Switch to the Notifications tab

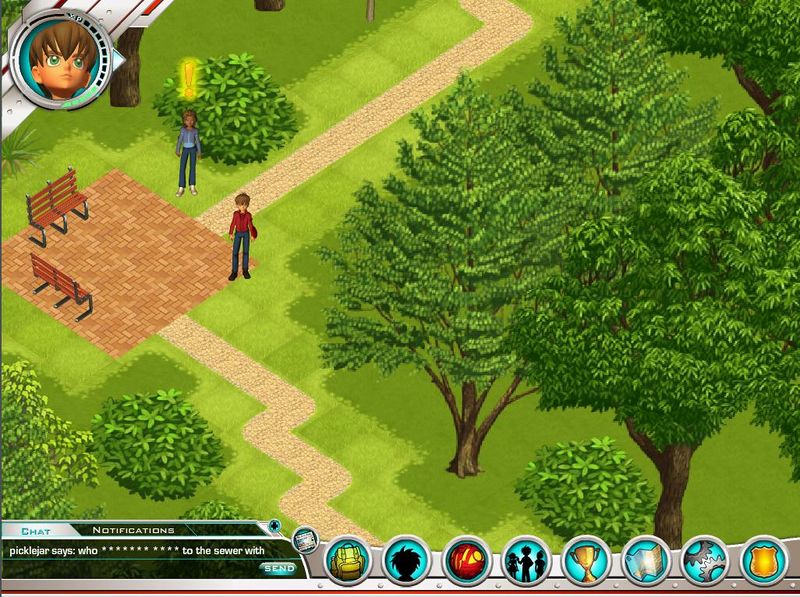coord(133,530)
